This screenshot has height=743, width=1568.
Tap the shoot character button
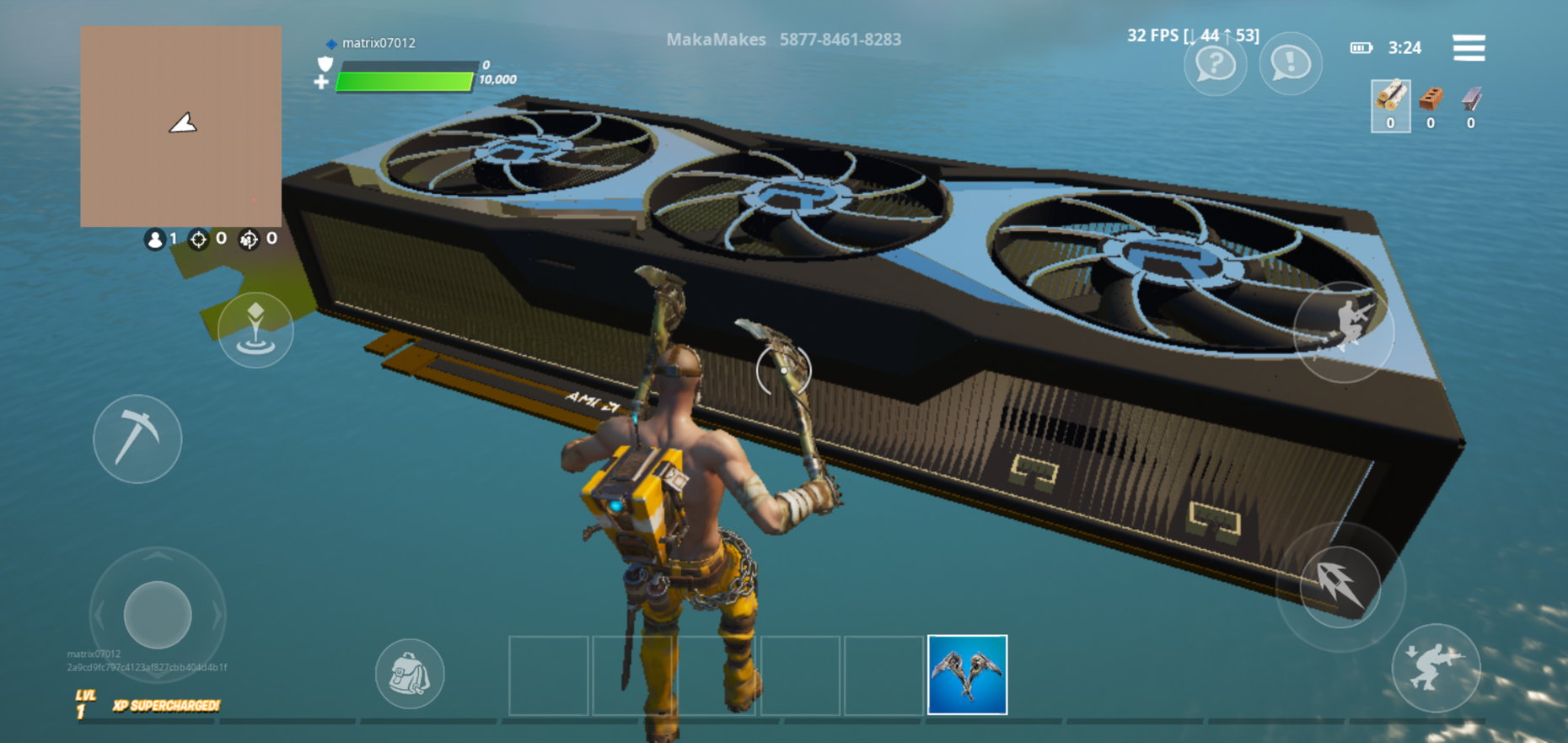1344,331
